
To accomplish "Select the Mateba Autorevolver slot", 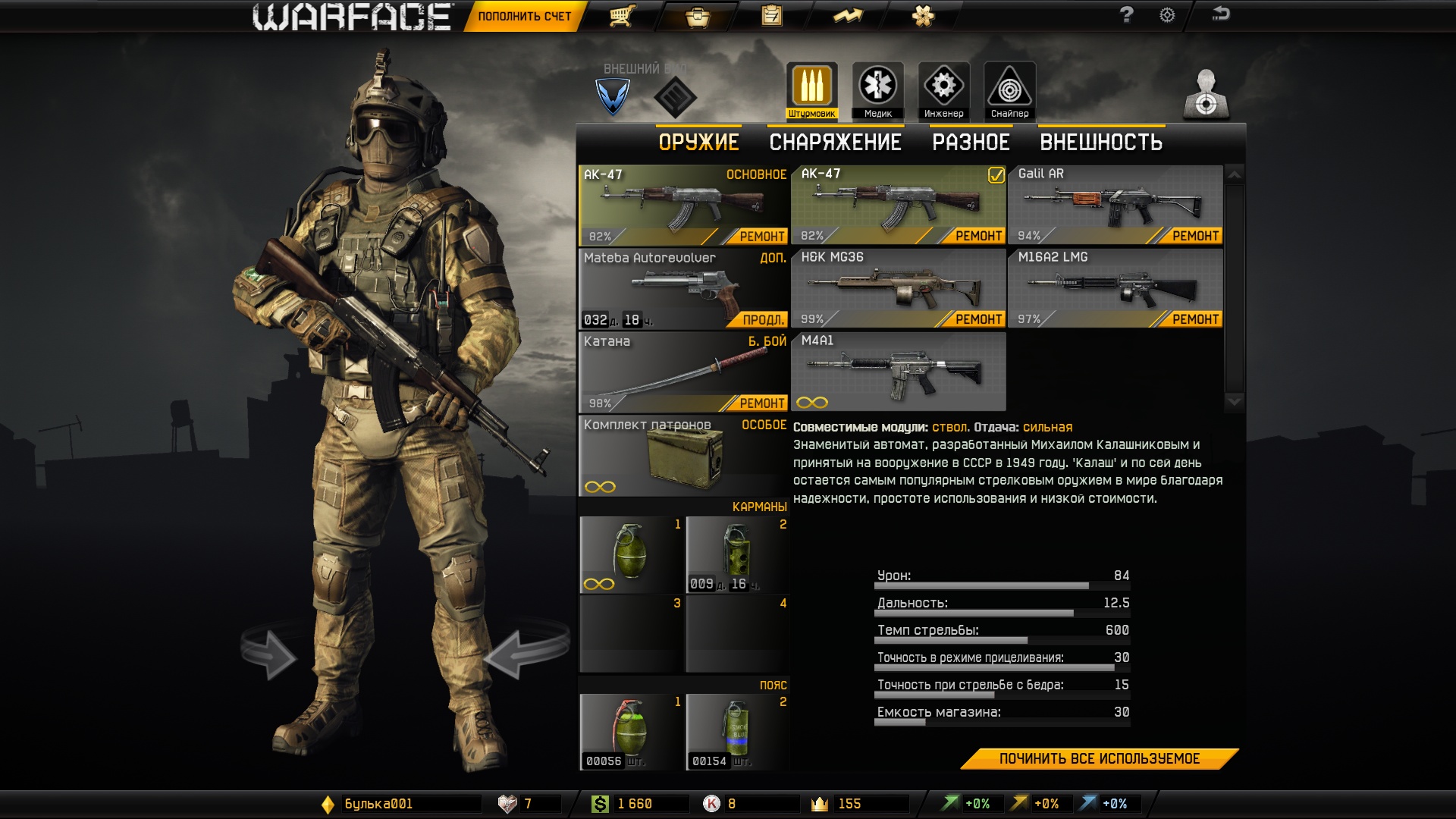I will pyautogui.click(x=682, y=288).
